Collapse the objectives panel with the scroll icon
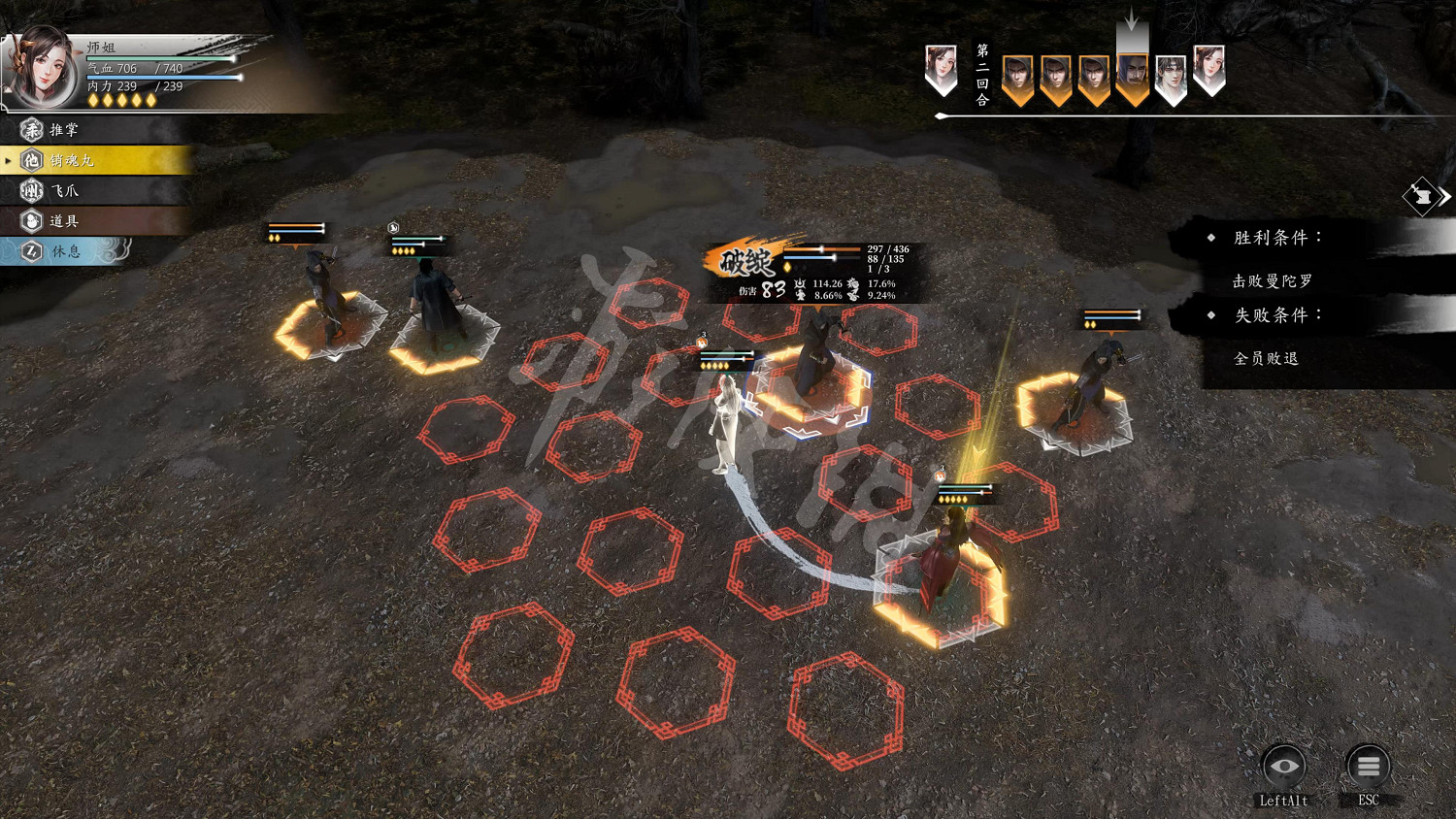Image resolution: width=1456 pixels, height=819 pixels. coord(1424,197)
